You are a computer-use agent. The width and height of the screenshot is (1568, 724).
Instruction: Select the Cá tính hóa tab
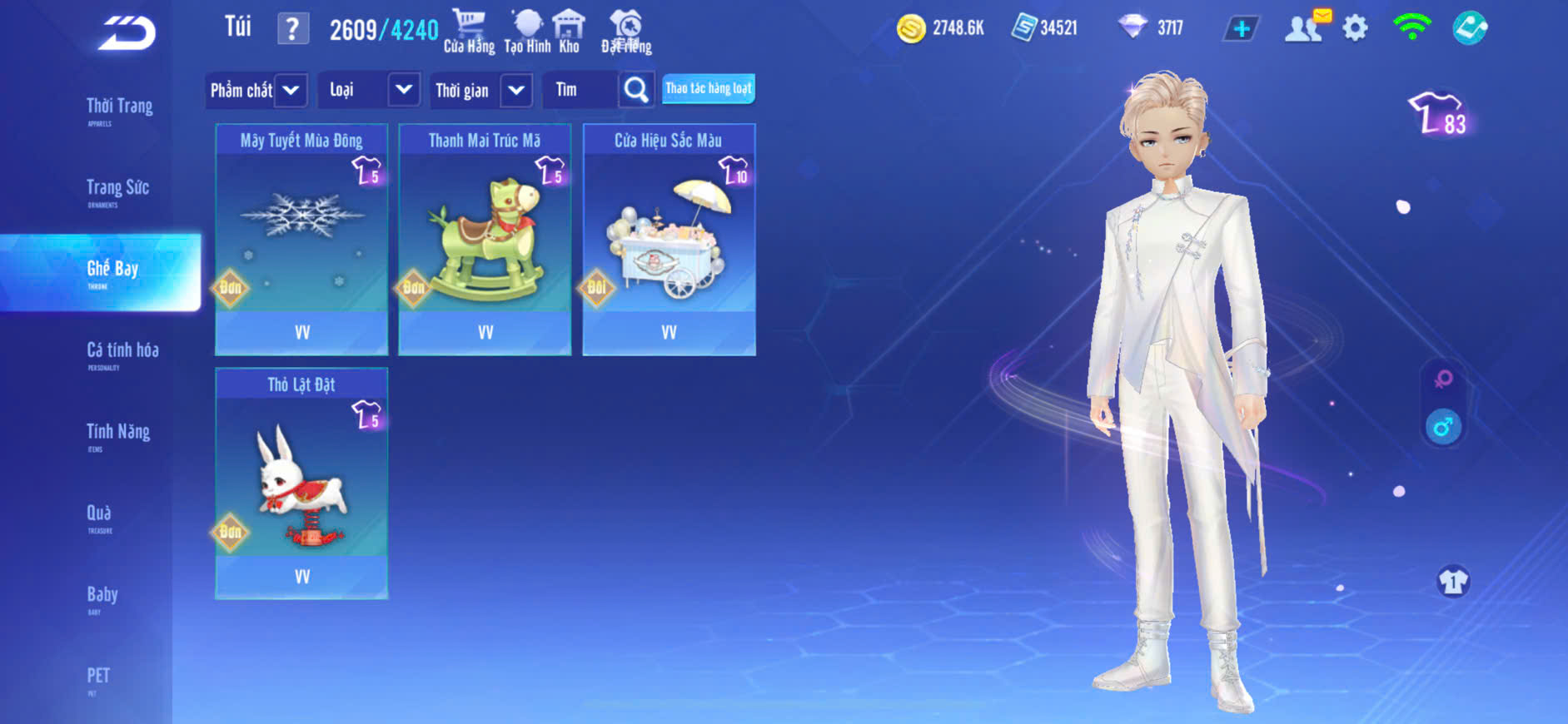click(122, 352)
